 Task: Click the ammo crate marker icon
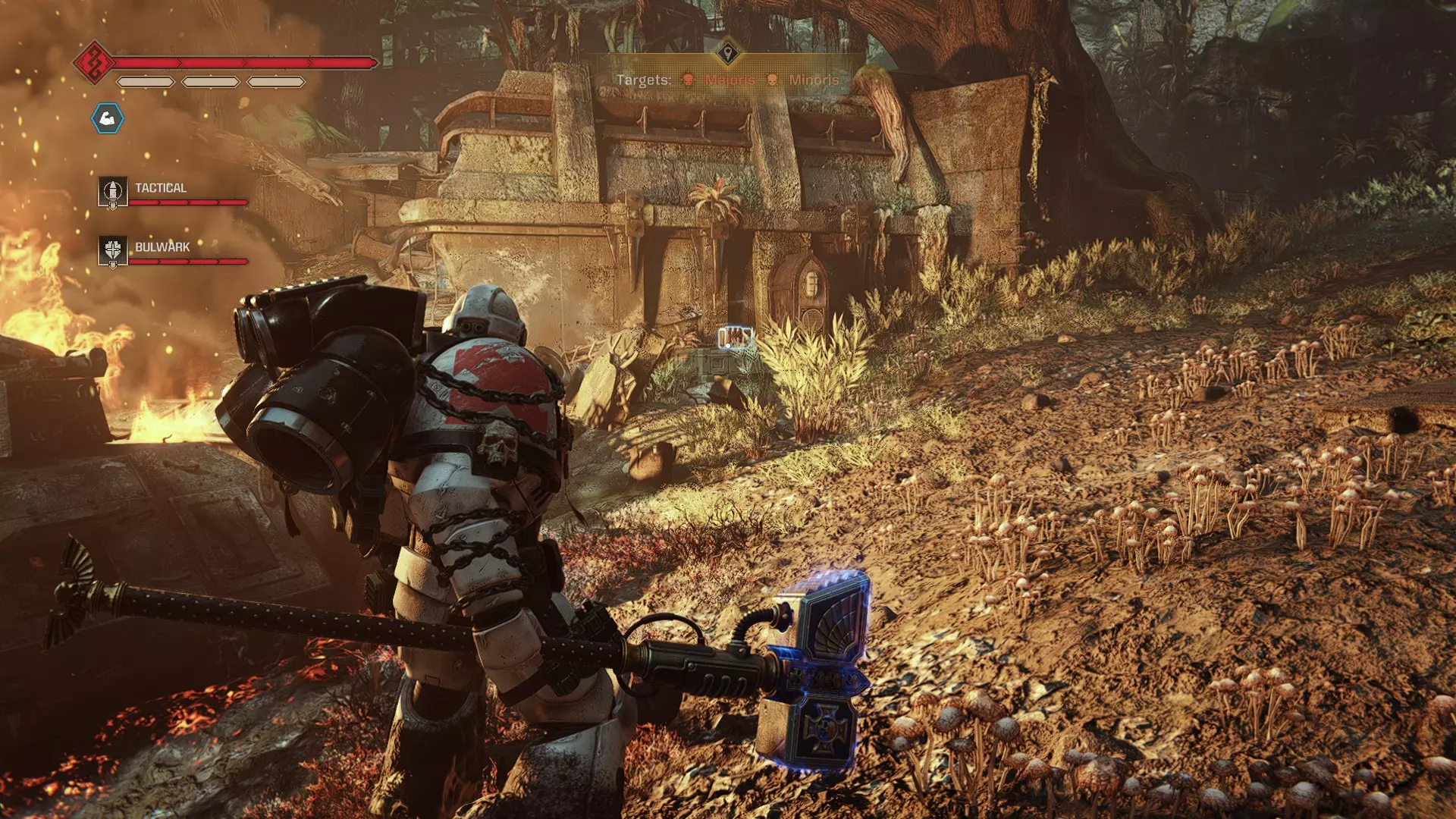click(x=735, y=336)
